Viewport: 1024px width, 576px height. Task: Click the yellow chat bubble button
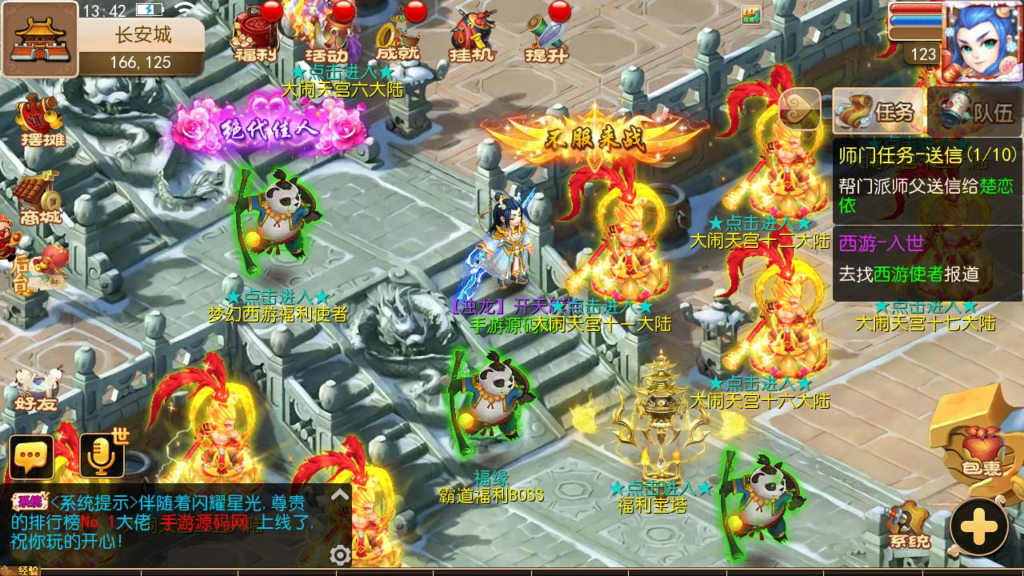tap(31, 457)
